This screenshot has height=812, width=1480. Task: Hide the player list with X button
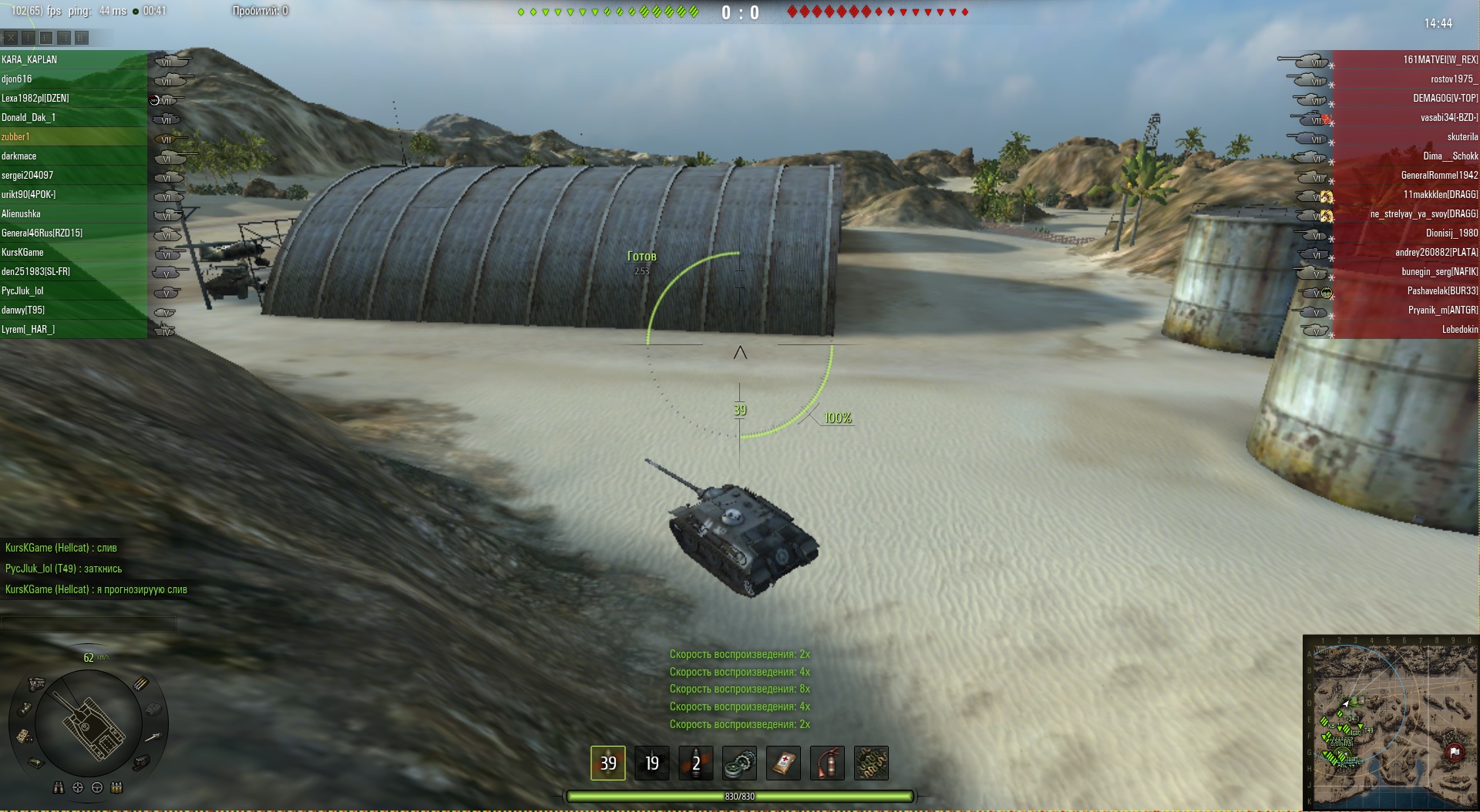coord(11,37)
